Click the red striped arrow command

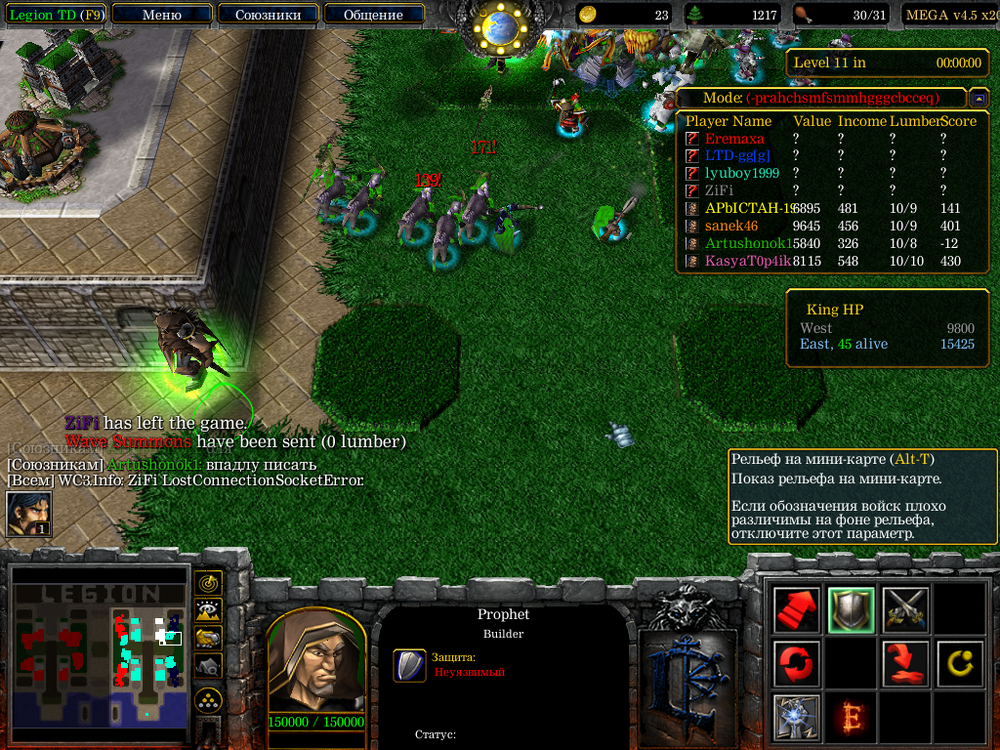(x=797, y=609)
